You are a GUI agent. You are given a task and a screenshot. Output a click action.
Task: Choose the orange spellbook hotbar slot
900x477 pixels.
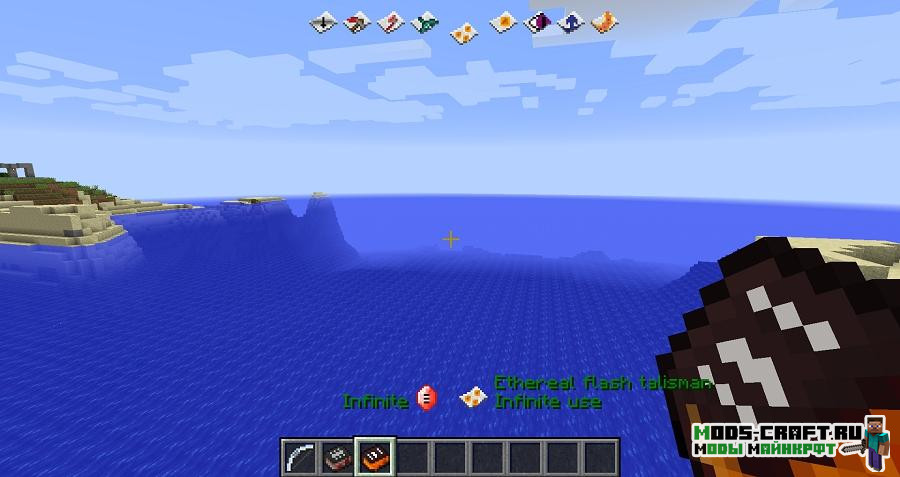(376, 456)
